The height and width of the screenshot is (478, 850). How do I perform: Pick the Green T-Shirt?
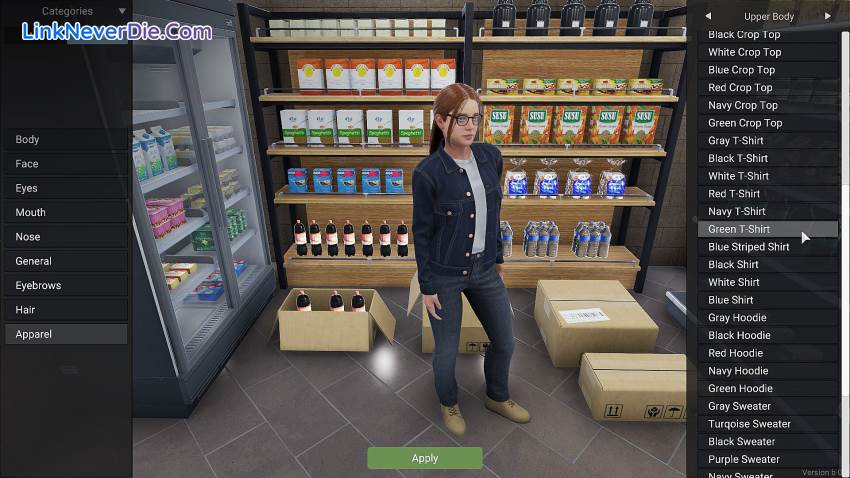pyautogui.click(x=767, y=229)
